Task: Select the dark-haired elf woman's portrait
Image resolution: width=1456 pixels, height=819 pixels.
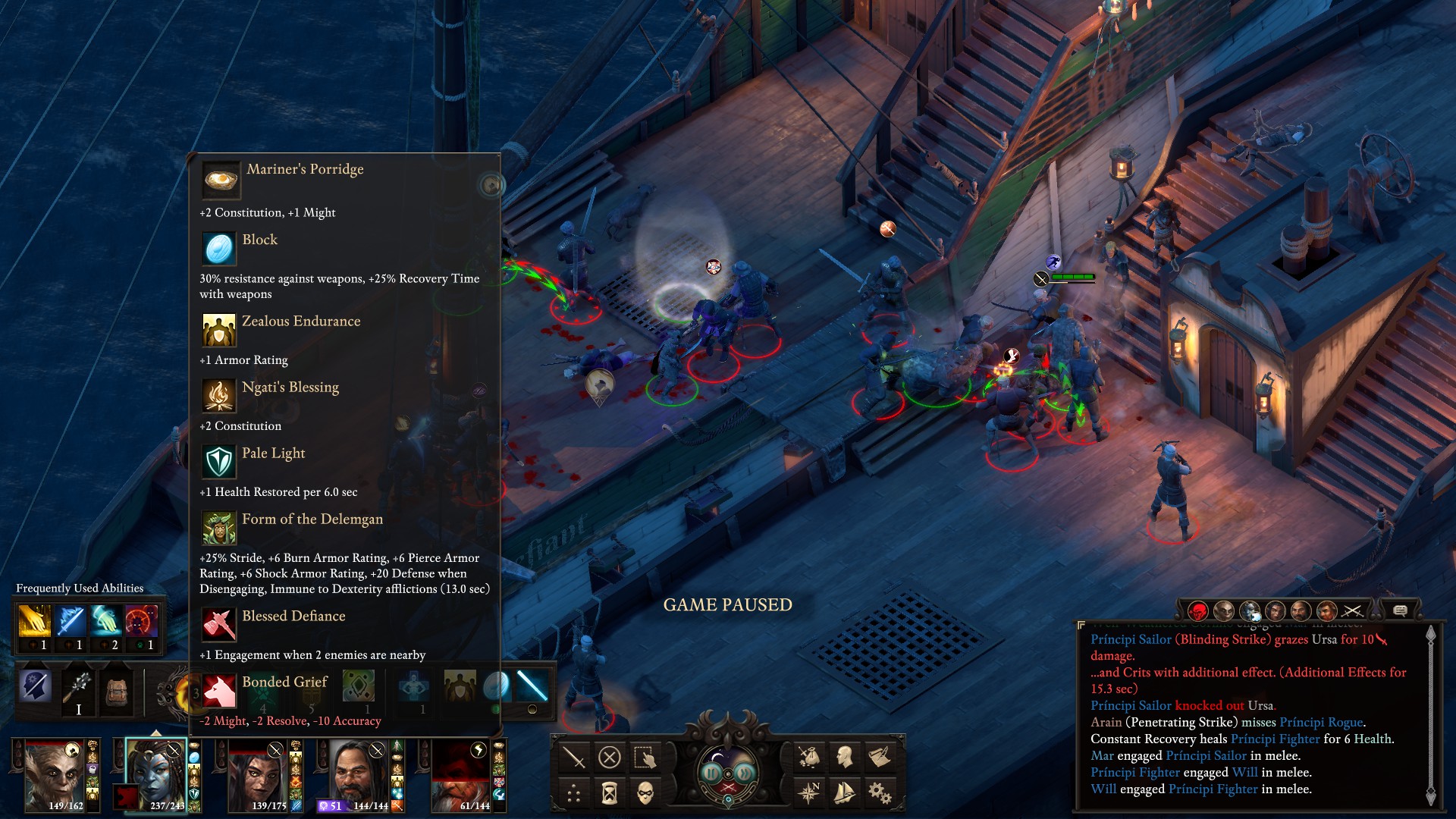Action: pos(258,775)
